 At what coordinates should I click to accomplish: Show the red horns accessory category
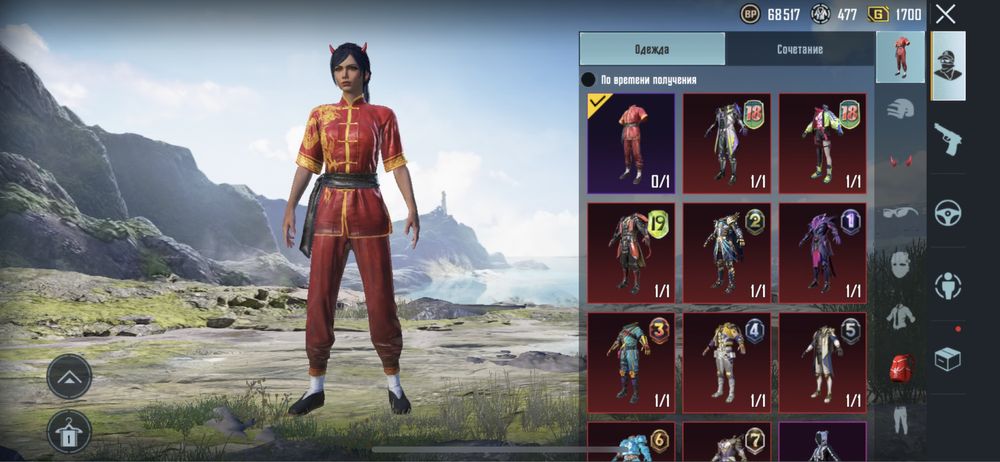coord(901,160)
